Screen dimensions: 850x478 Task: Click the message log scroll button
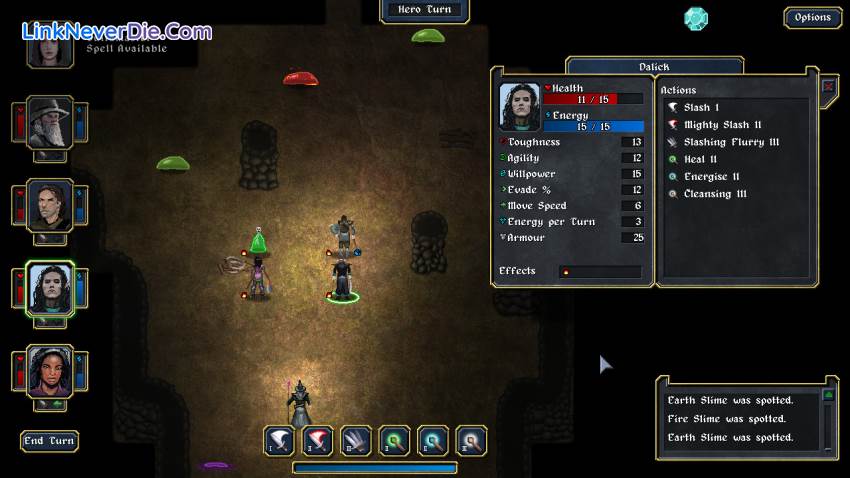pos(828,395)
